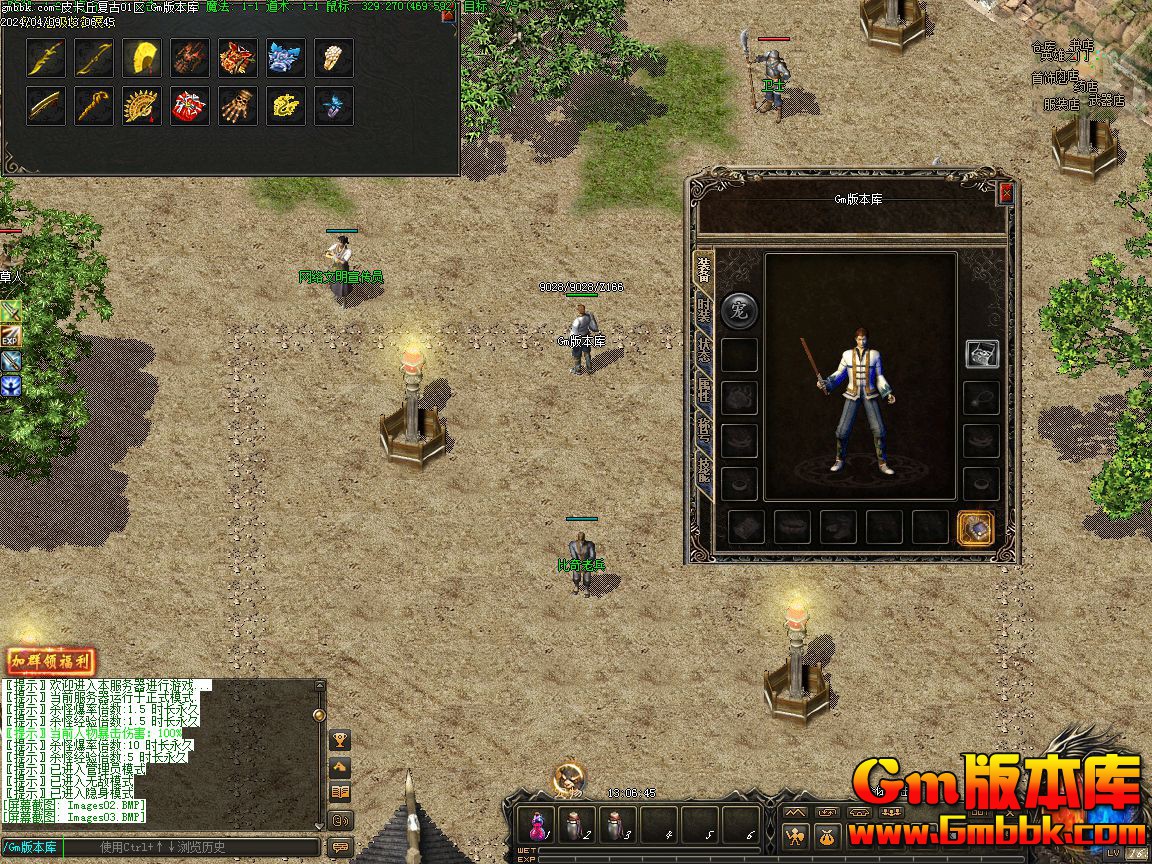Image resolution: width=1152 pixels, height=864 pixels.
Task: Use the red potion in hotbar slot 1
Action: [537, 825]
